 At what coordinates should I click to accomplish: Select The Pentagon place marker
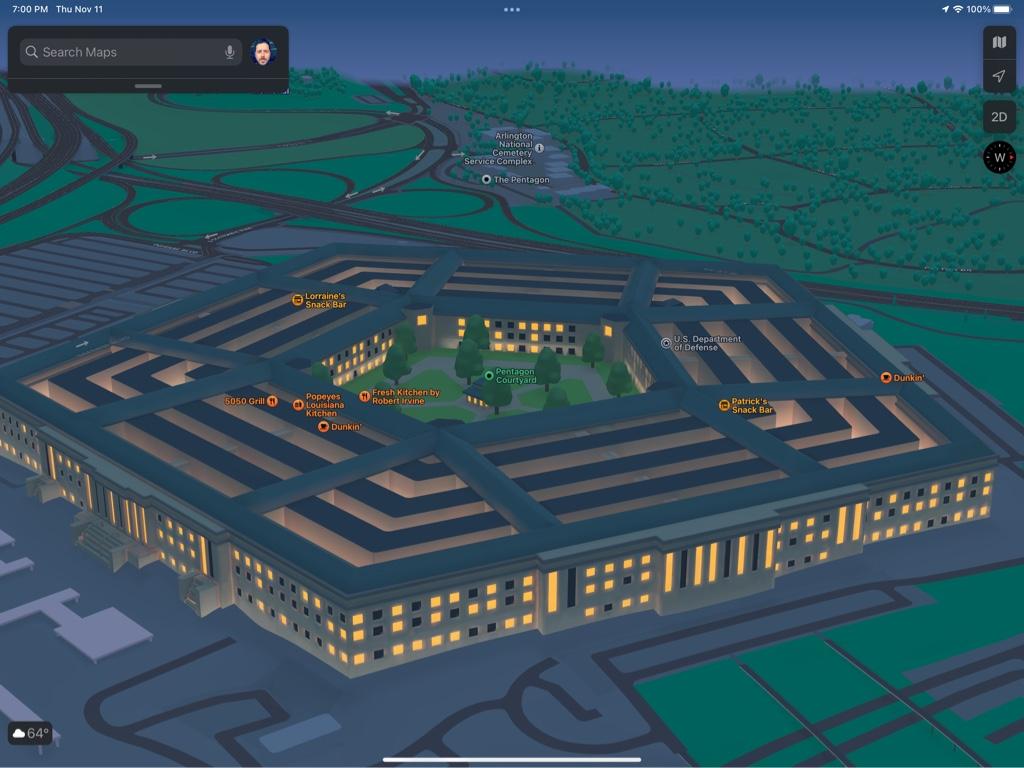(487, 180)
